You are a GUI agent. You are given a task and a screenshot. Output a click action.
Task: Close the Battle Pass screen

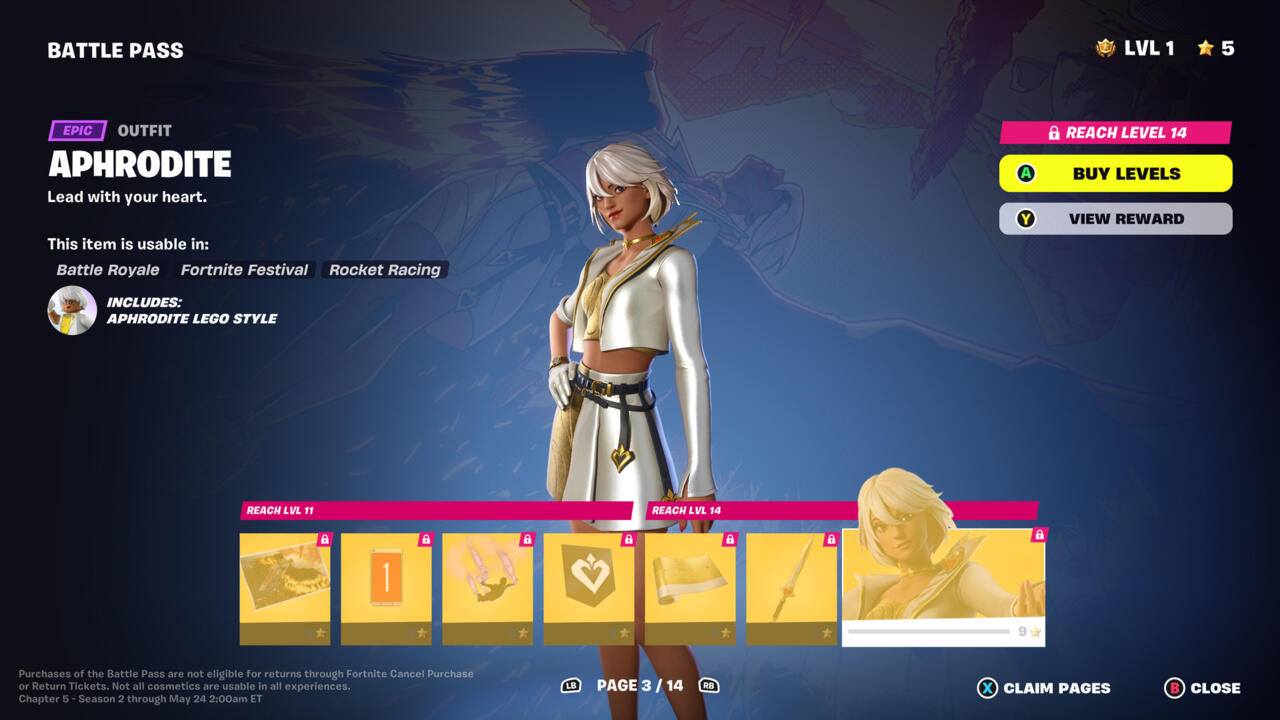(1202, 688)
